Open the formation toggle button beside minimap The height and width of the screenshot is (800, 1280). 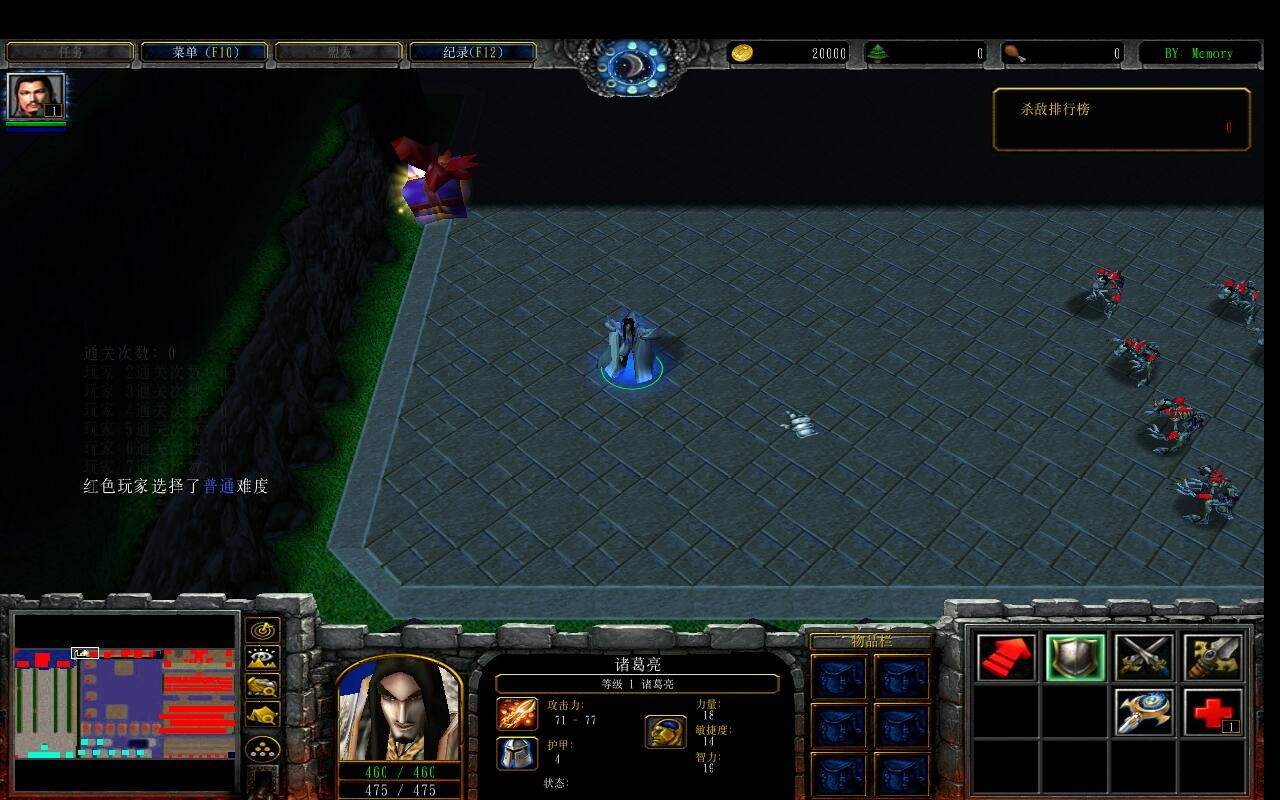pos(262,748)
